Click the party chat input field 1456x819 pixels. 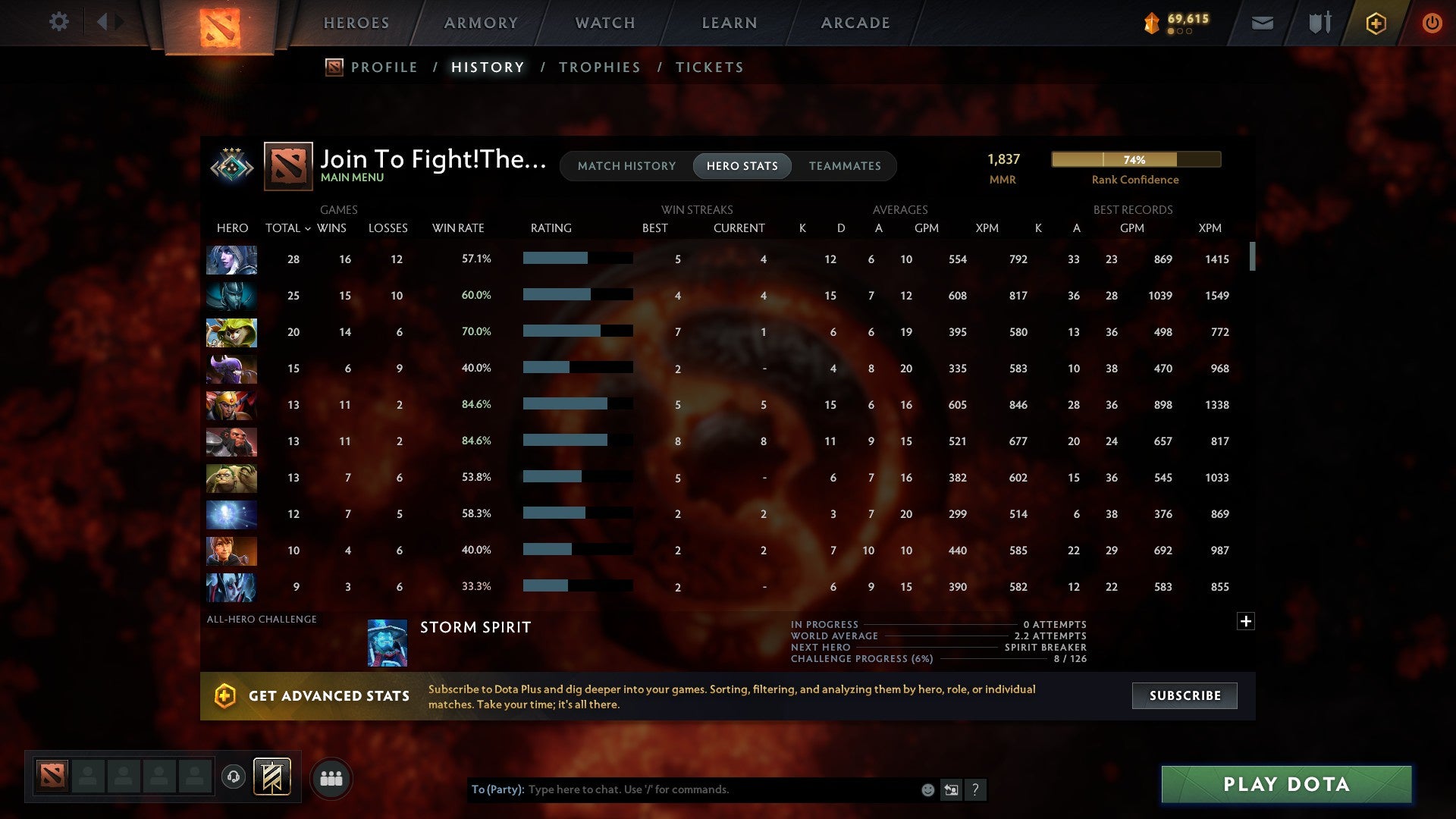[x=682, y=789]
